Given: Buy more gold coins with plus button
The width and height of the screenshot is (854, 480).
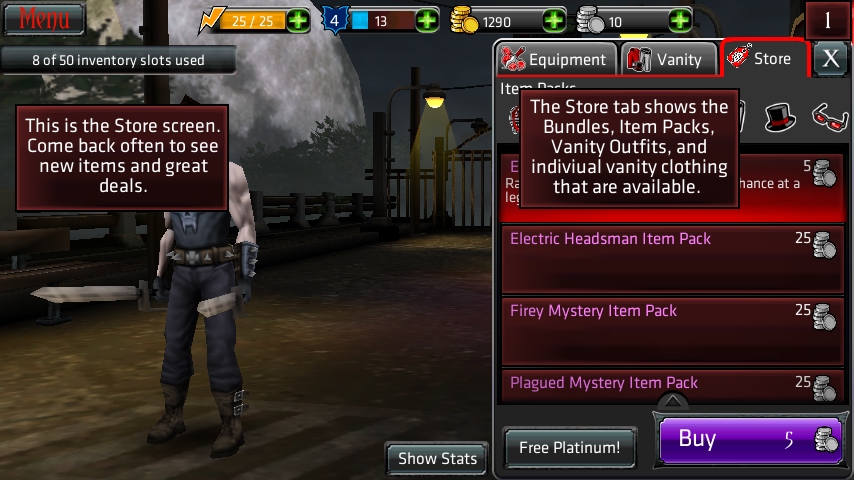Looking at the screenshot, I should tap(553, 20).
